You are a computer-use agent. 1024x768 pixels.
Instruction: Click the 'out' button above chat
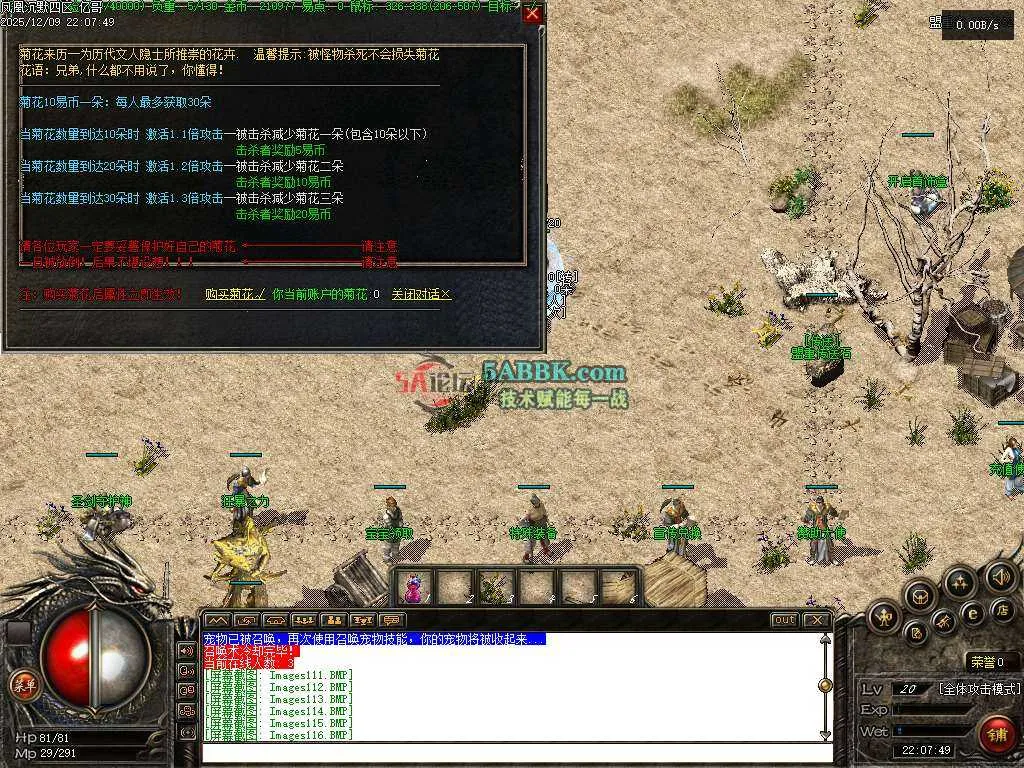(785, 620)
